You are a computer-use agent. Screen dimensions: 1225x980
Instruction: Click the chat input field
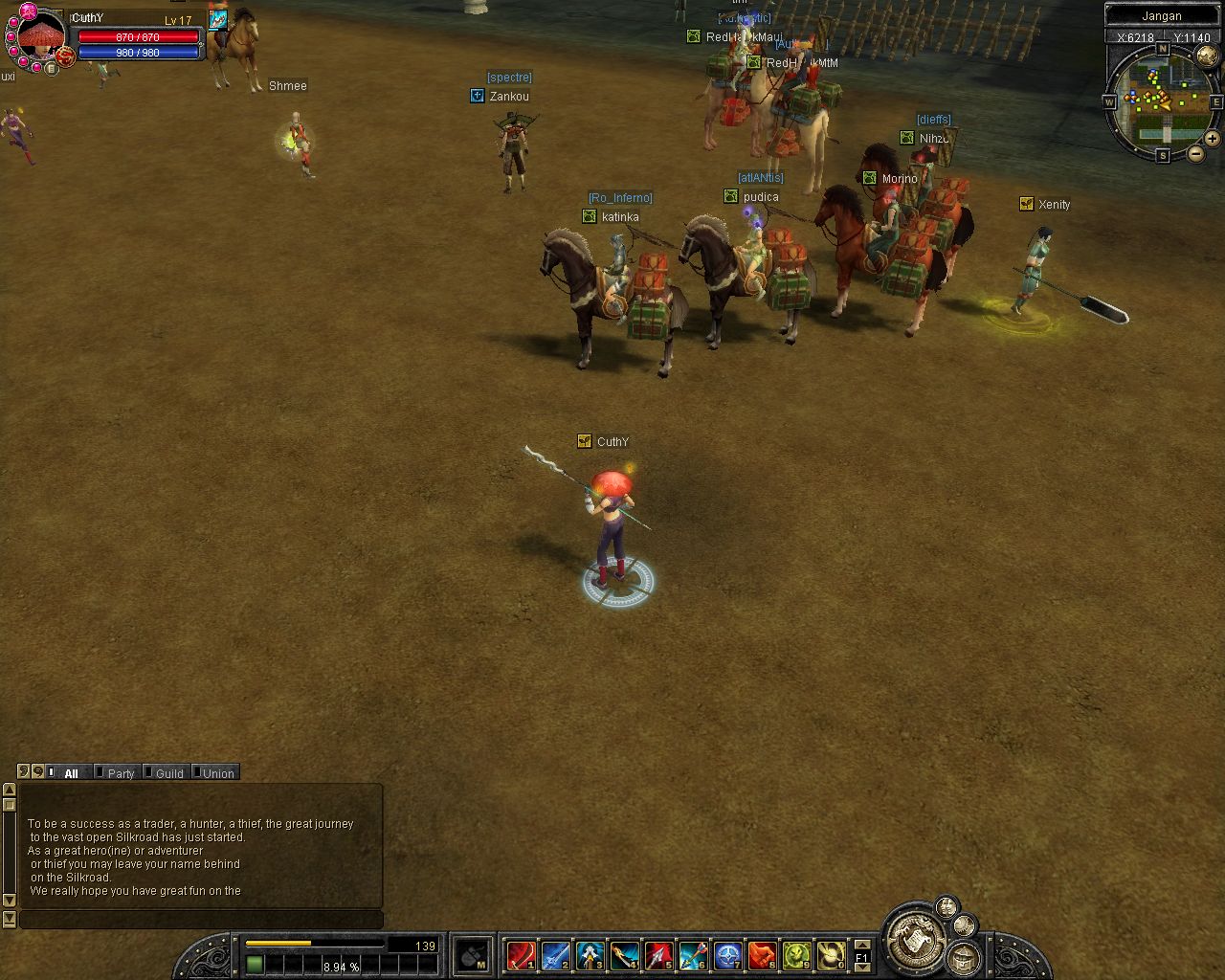pyautogui.click(x=201, y=920)
